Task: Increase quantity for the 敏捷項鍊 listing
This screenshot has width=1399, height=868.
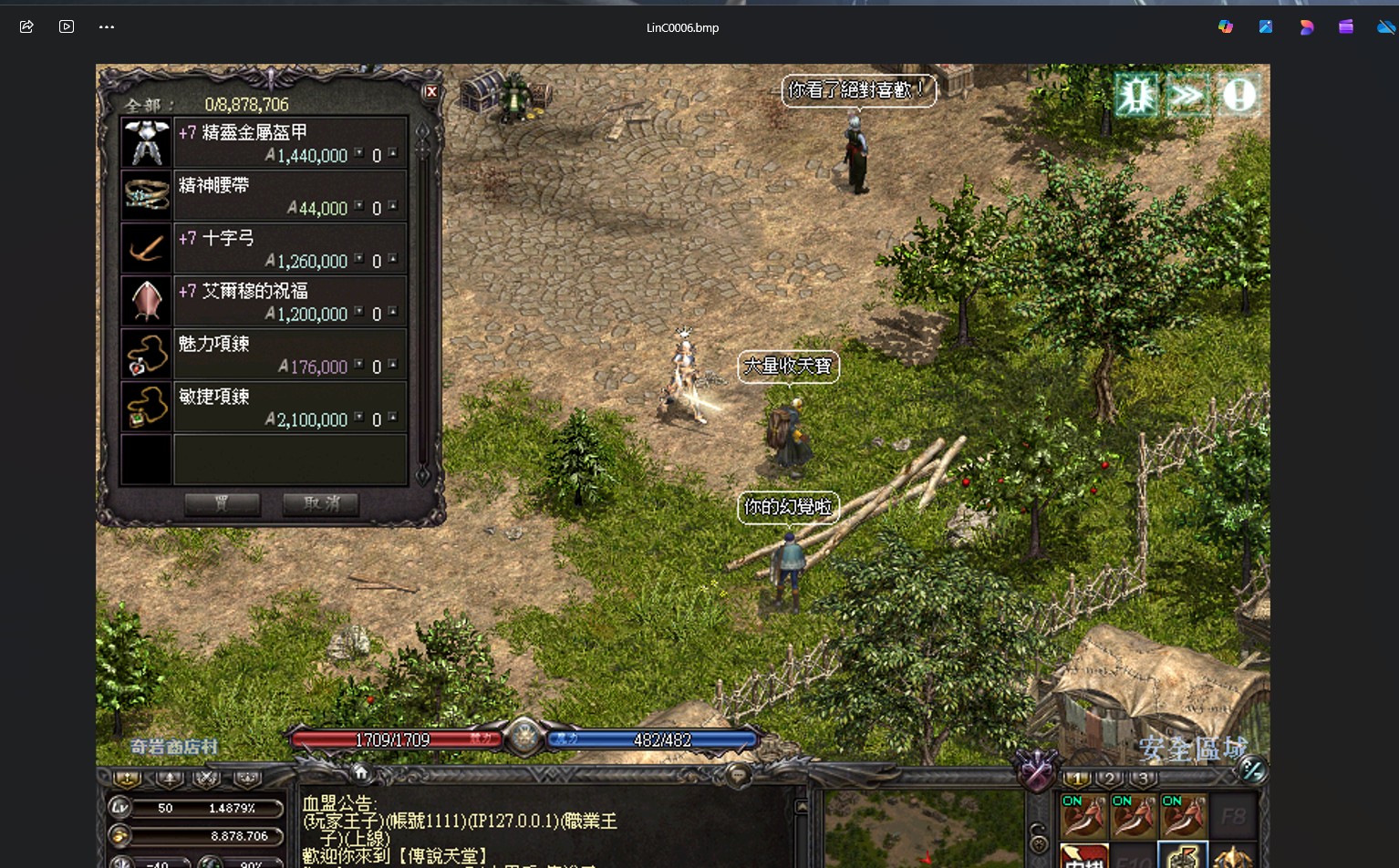Action: click(x=393, y=417)
